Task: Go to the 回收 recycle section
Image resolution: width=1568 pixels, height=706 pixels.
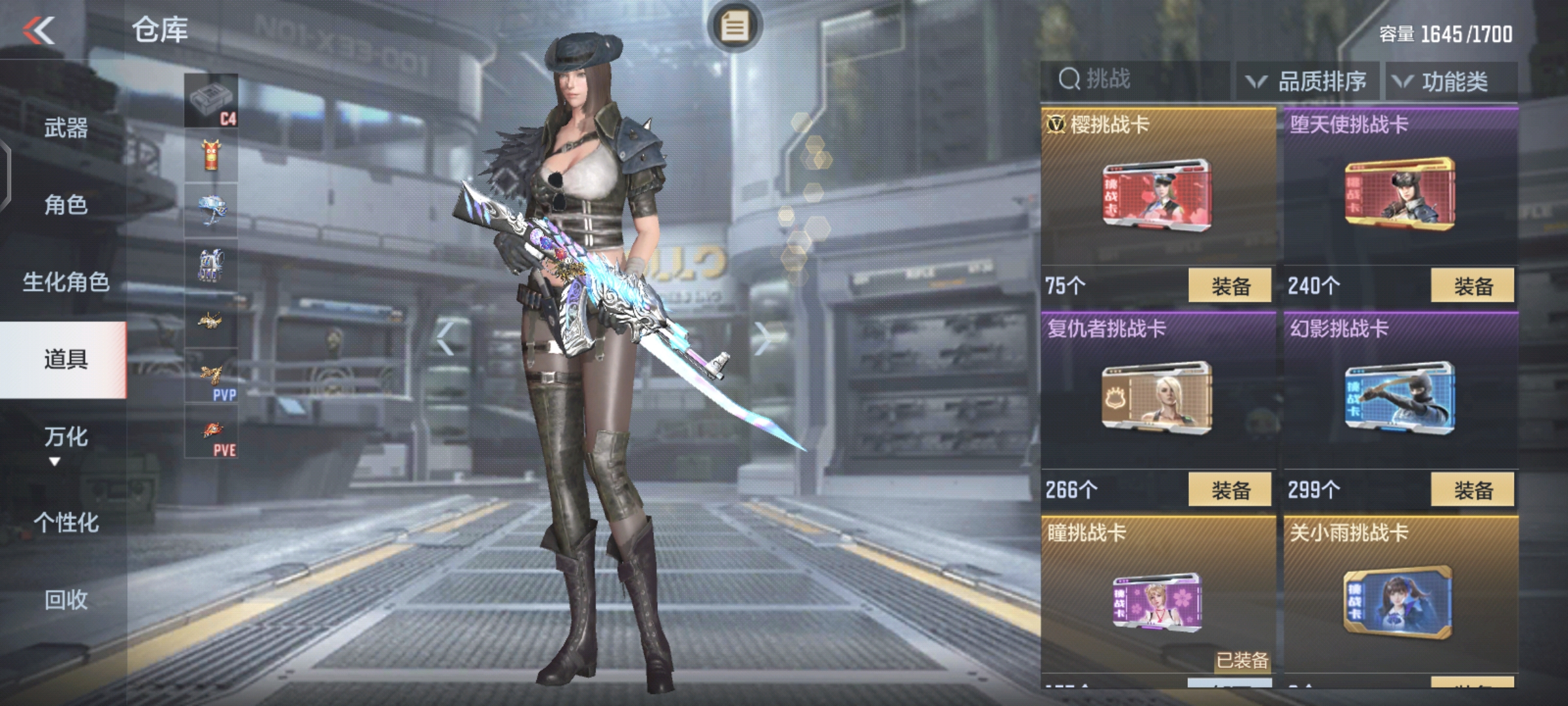Action: coord(65,599)
